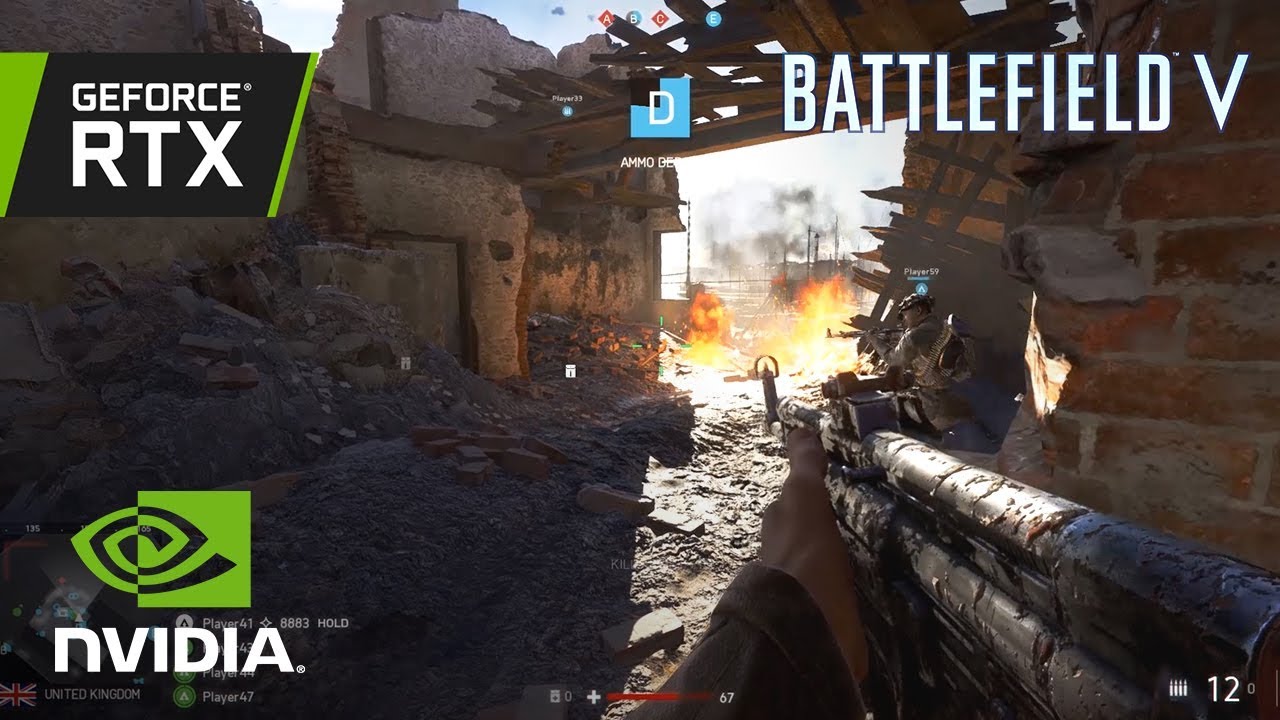Screen dimensions: 1280x720
Task: Click the red health bar at the bottom
Action: (x=660, y=695)
